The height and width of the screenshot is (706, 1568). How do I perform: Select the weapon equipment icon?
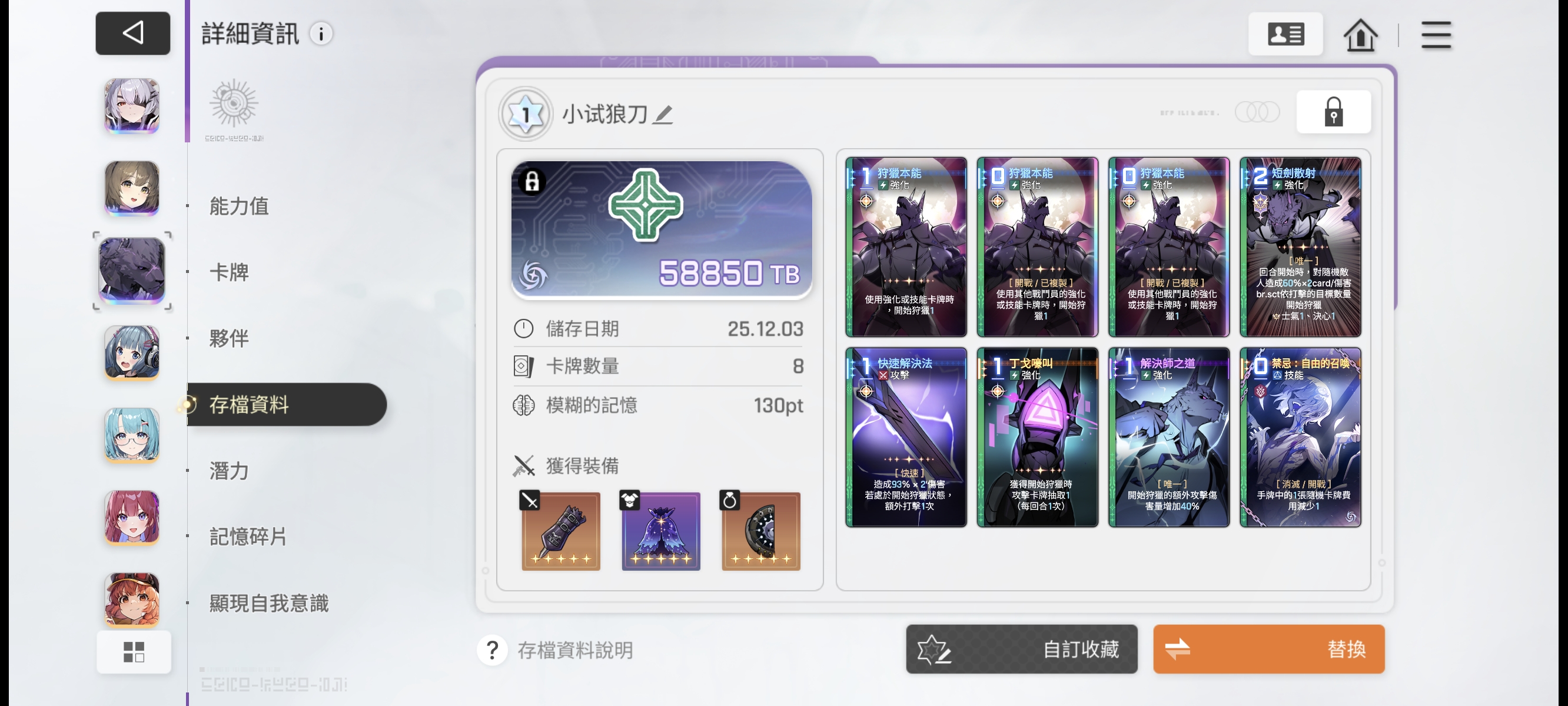560,531
